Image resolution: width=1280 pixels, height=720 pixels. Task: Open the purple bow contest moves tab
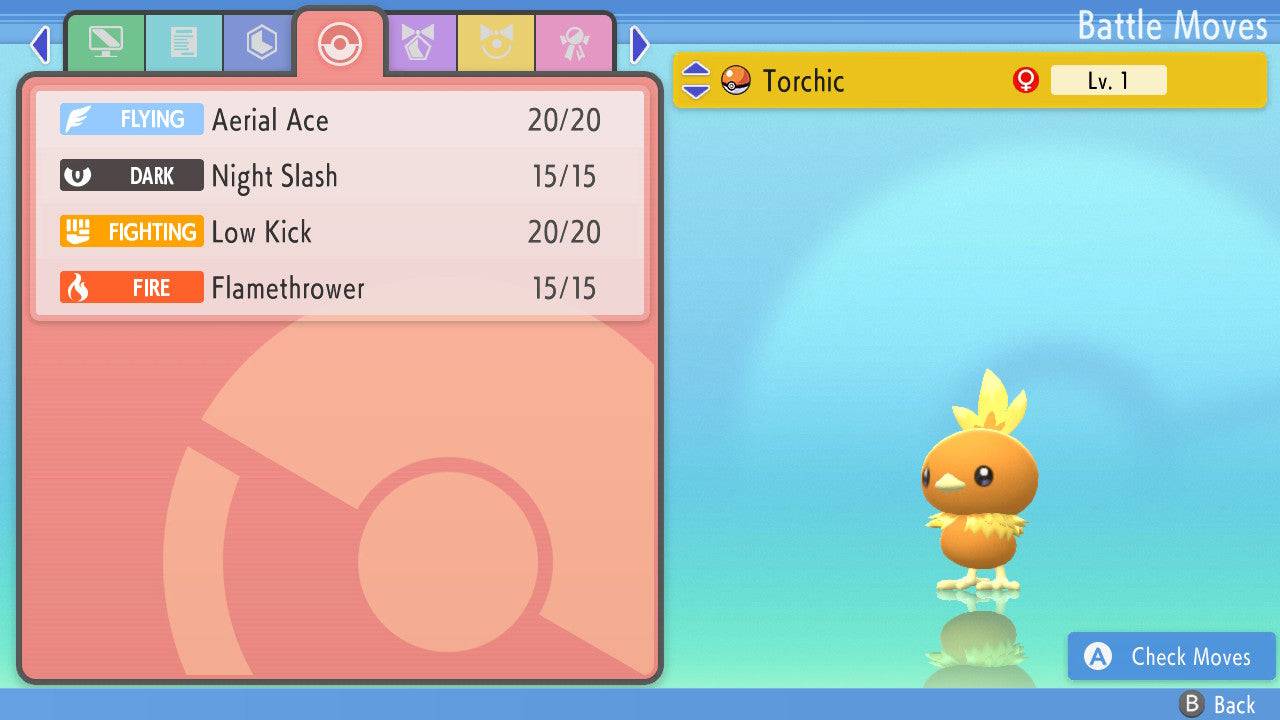coord(418,43)
